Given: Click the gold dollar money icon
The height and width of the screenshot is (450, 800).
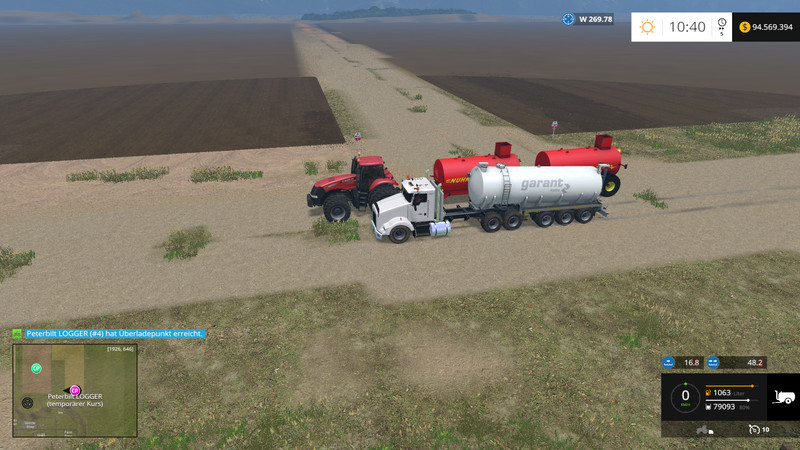Looking at the screenshot, I should [745, 27].
